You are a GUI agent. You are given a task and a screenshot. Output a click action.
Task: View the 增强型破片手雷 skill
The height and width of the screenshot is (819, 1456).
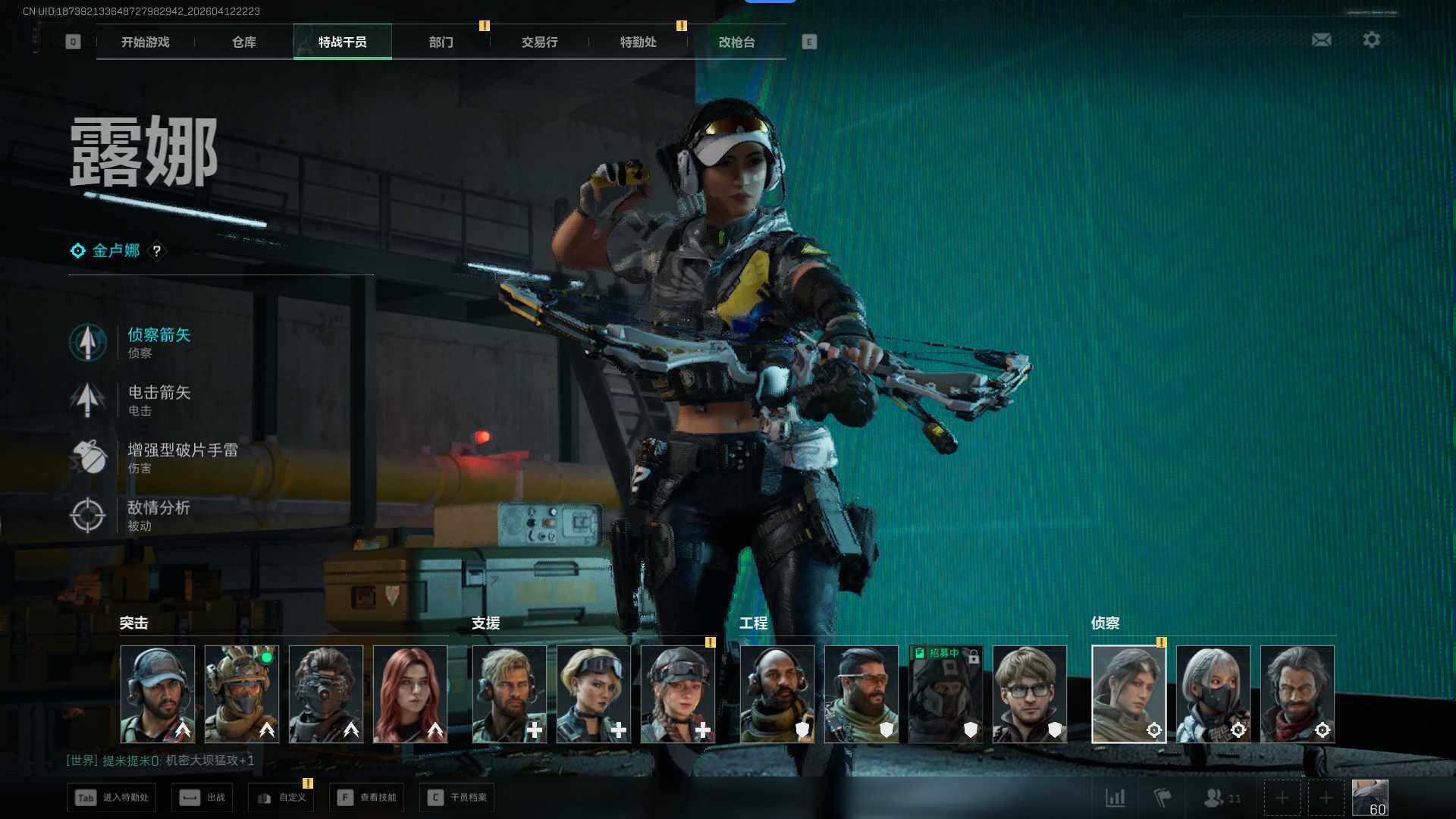tap(182, 457)
